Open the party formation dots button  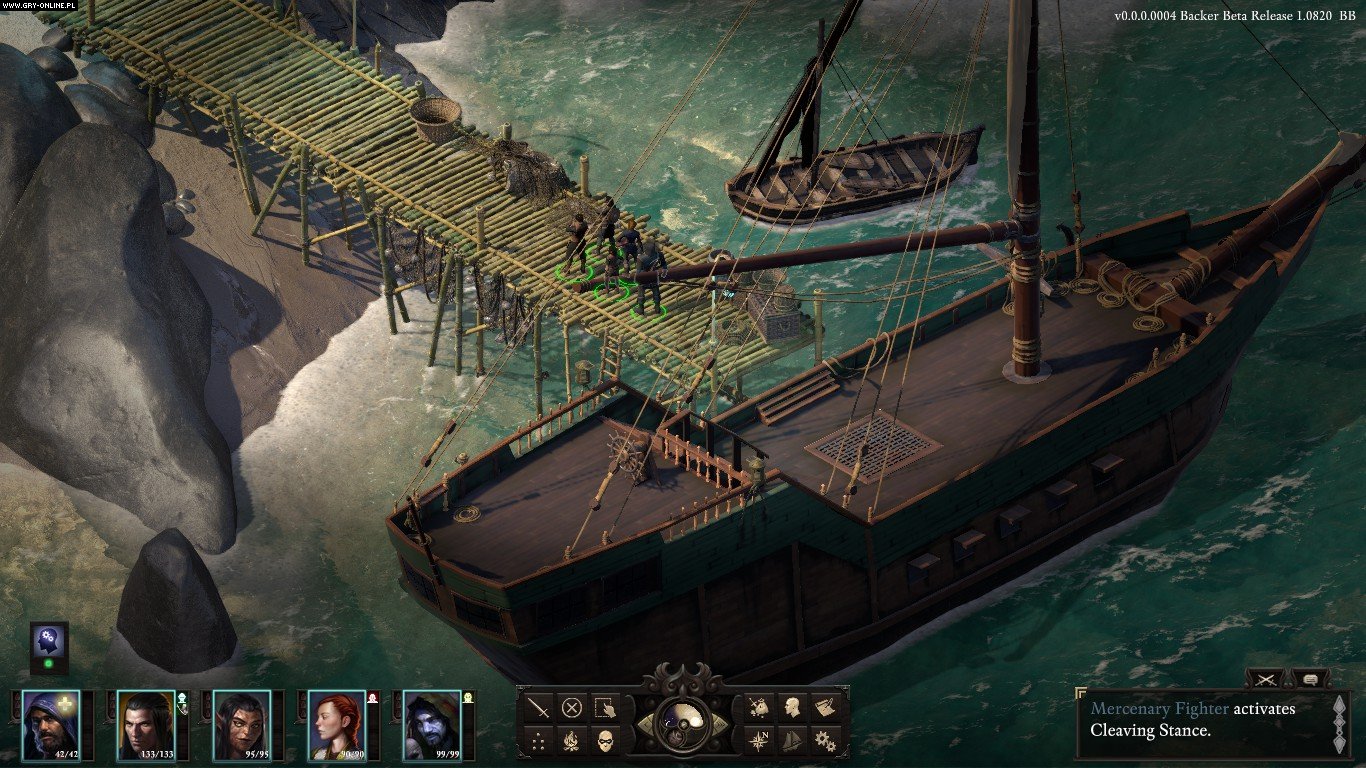point(539,741)
